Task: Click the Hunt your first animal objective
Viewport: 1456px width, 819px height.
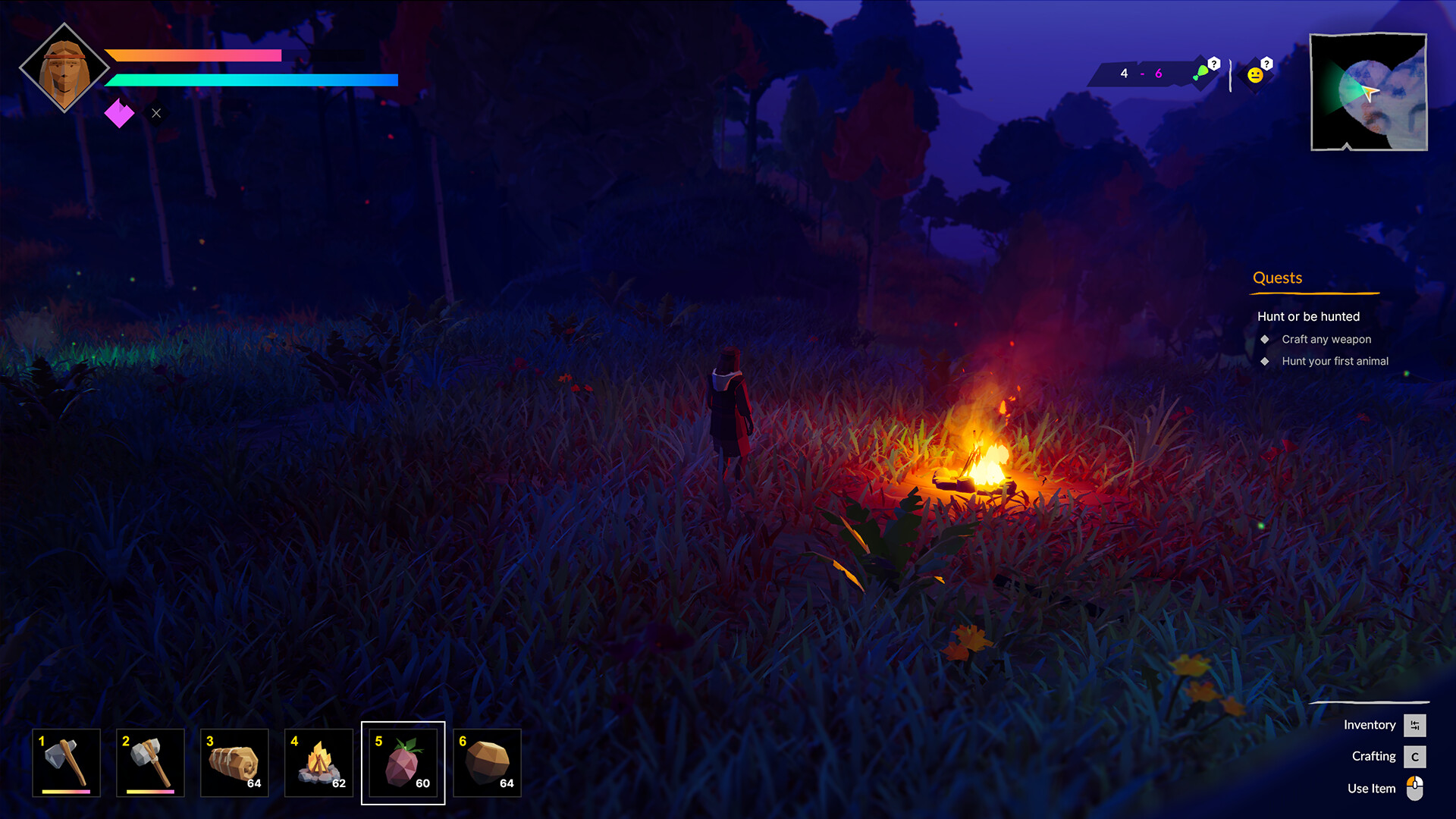Action: click(x=1335, y=361)
